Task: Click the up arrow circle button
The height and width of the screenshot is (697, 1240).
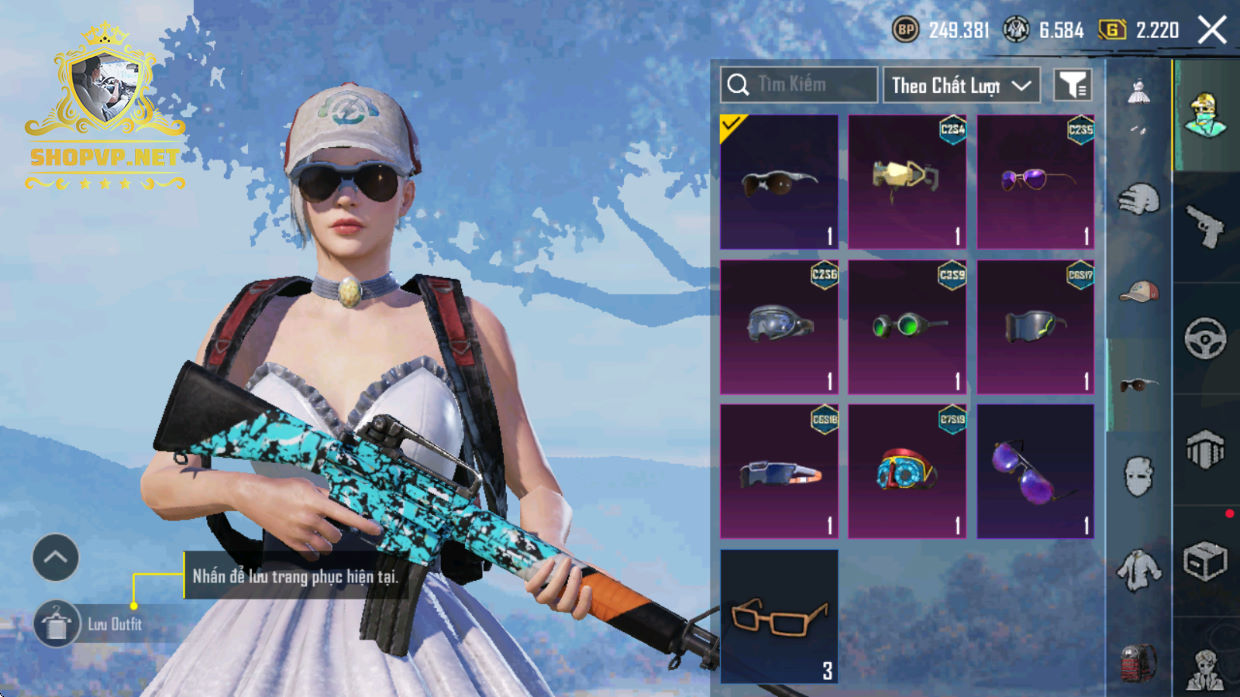Action: click(x=56, y=558)
